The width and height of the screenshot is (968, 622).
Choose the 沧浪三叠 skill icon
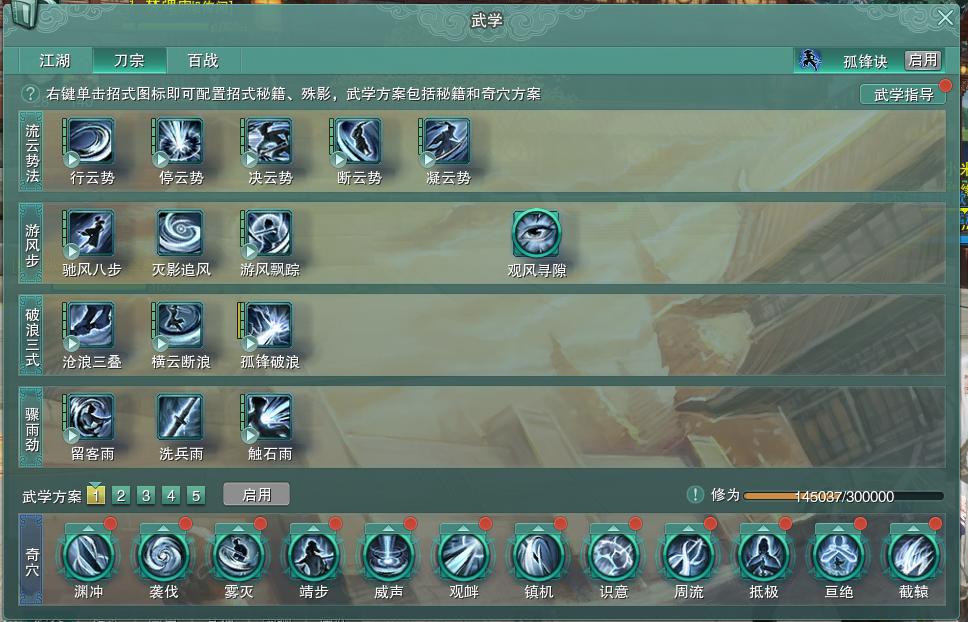click(x=91, y=326)
